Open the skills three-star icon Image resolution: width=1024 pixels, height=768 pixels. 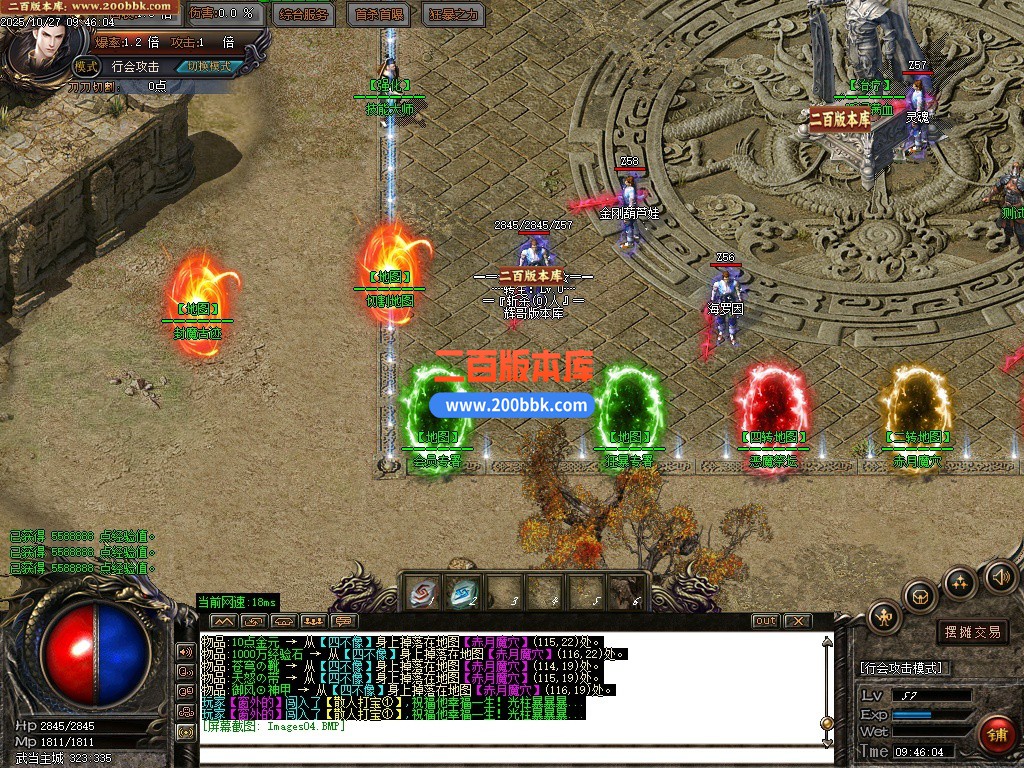pyautogui.click(x=960, y=582)
